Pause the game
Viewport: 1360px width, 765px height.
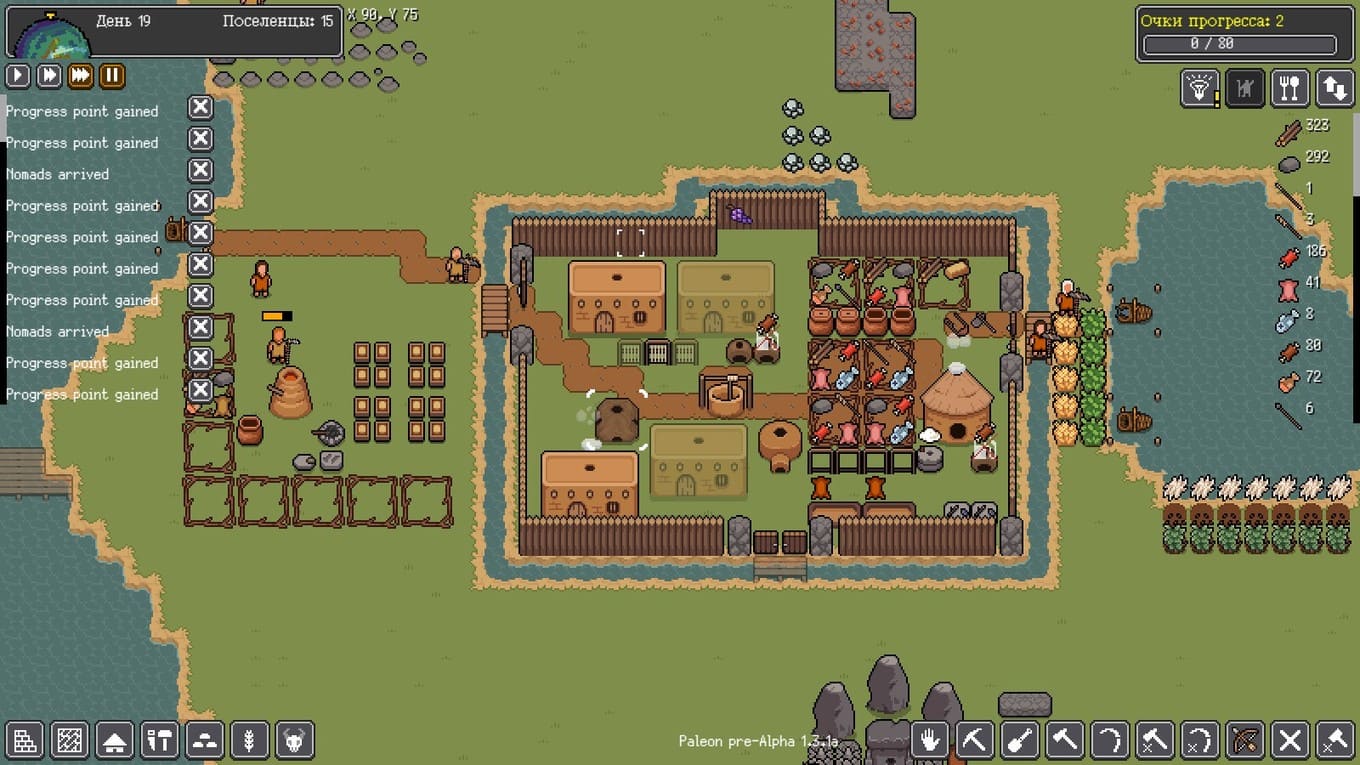pos(111,75)
